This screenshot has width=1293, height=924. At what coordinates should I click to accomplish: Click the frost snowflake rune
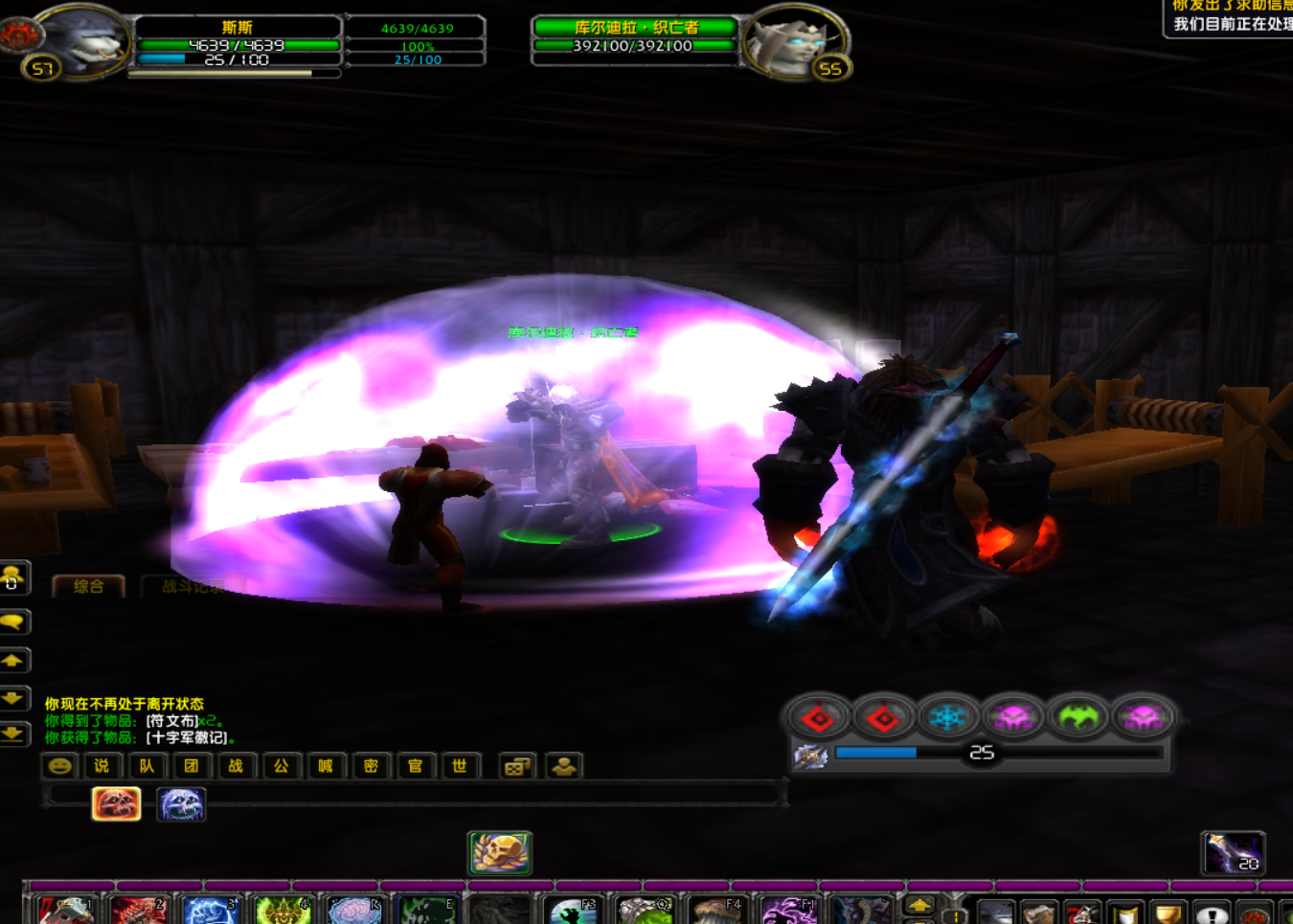[947, 717]
